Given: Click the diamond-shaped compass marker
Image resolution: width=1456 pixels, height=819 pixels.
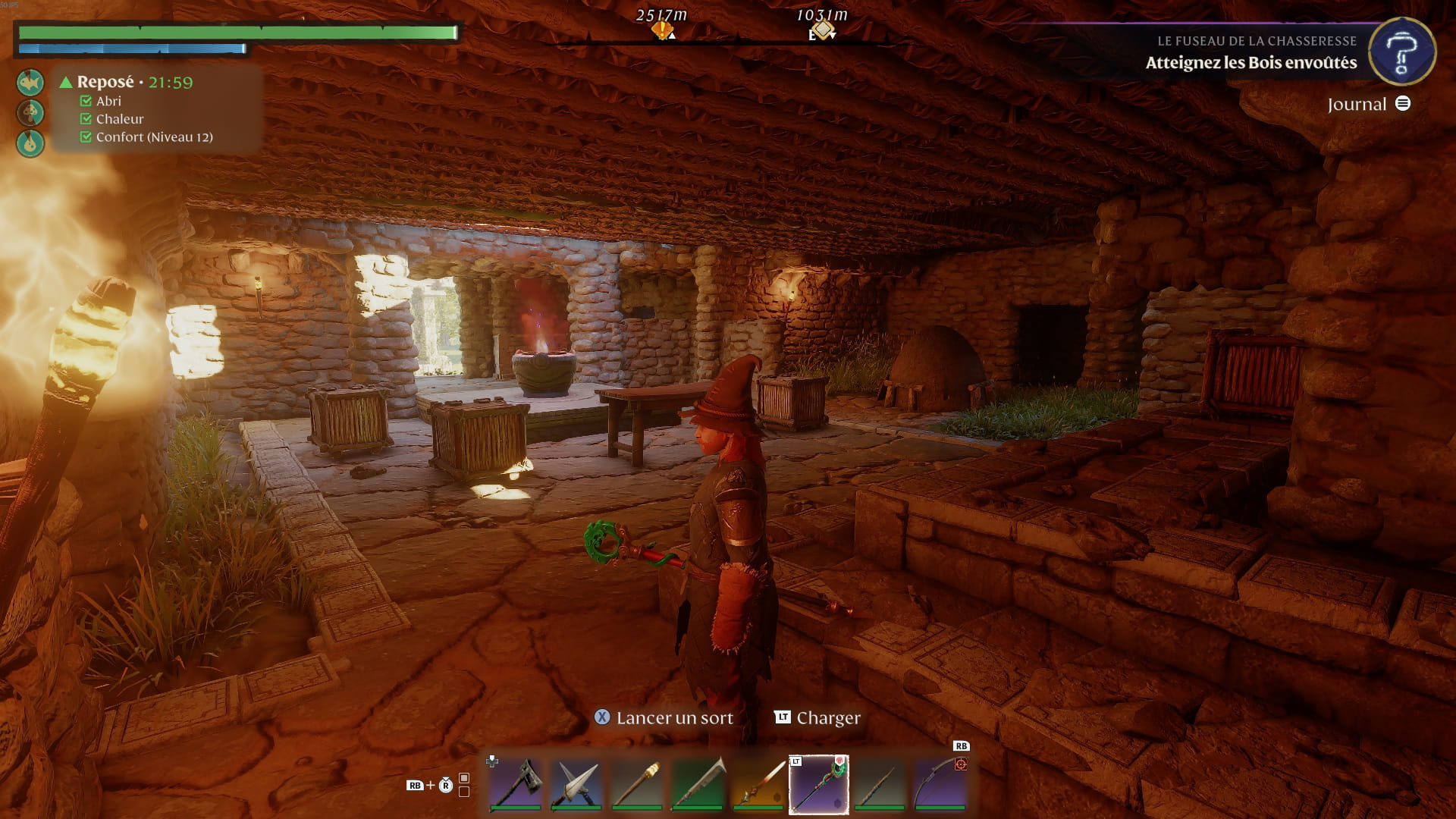Looking at the screenshot, I should point(822,30).
